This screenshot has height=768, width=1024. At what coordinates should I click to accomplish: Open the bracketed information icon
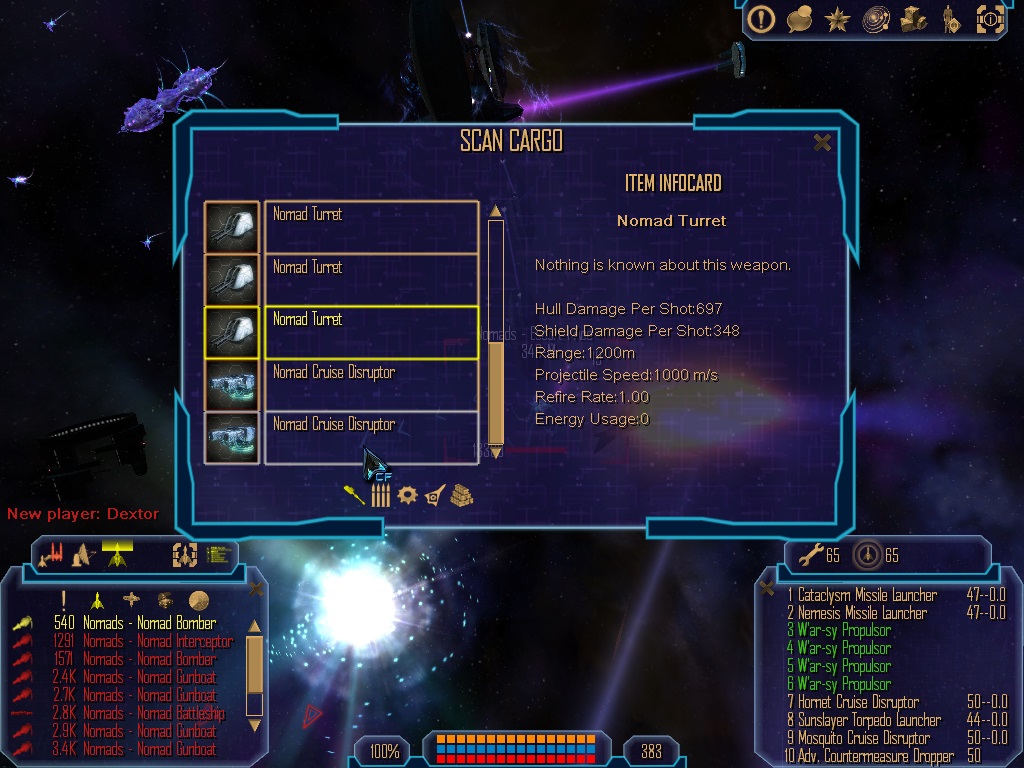pyautogui.click(x=989, y=19)
